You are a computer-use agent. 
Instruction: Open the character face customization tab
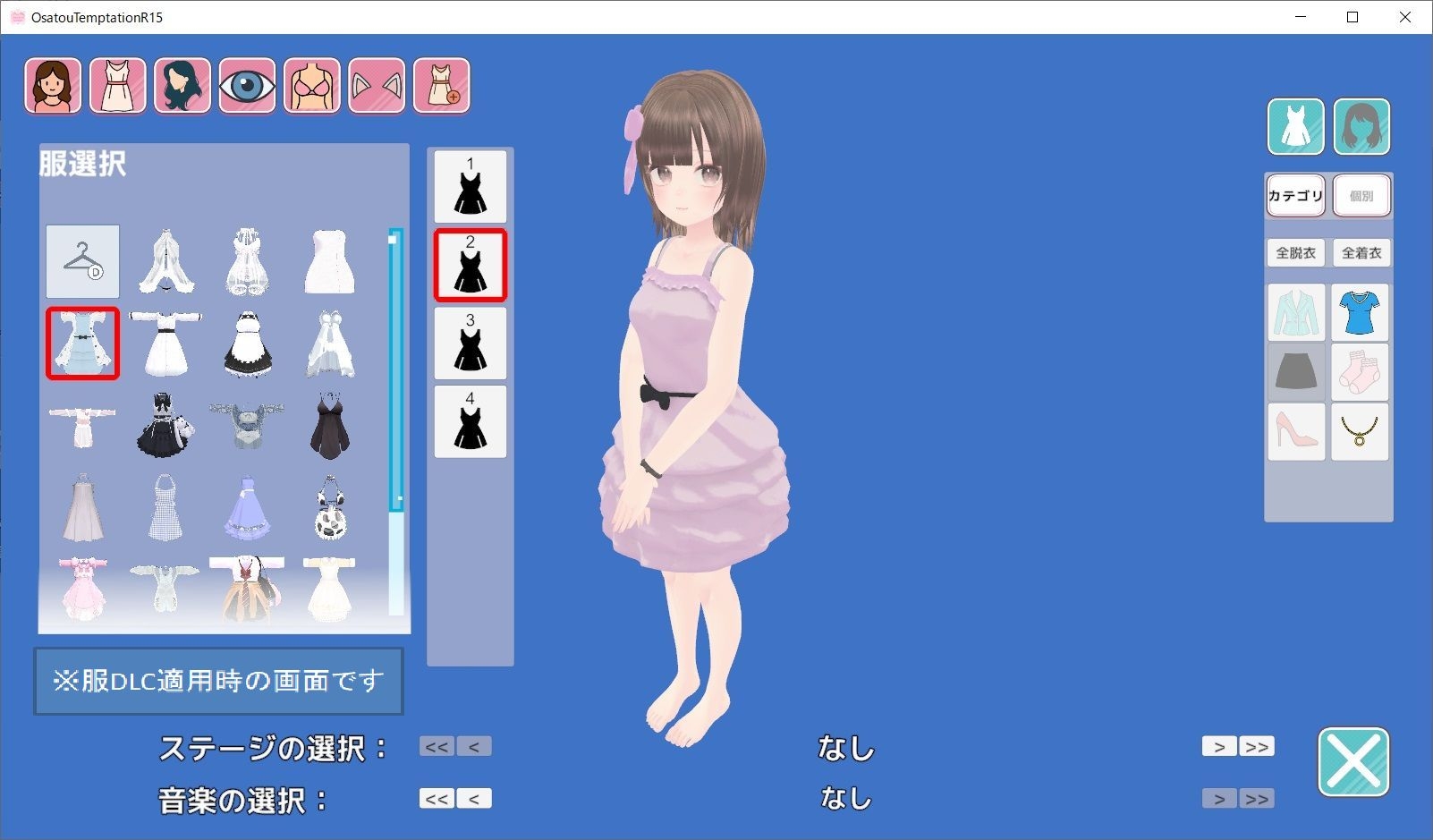point(52,86)
